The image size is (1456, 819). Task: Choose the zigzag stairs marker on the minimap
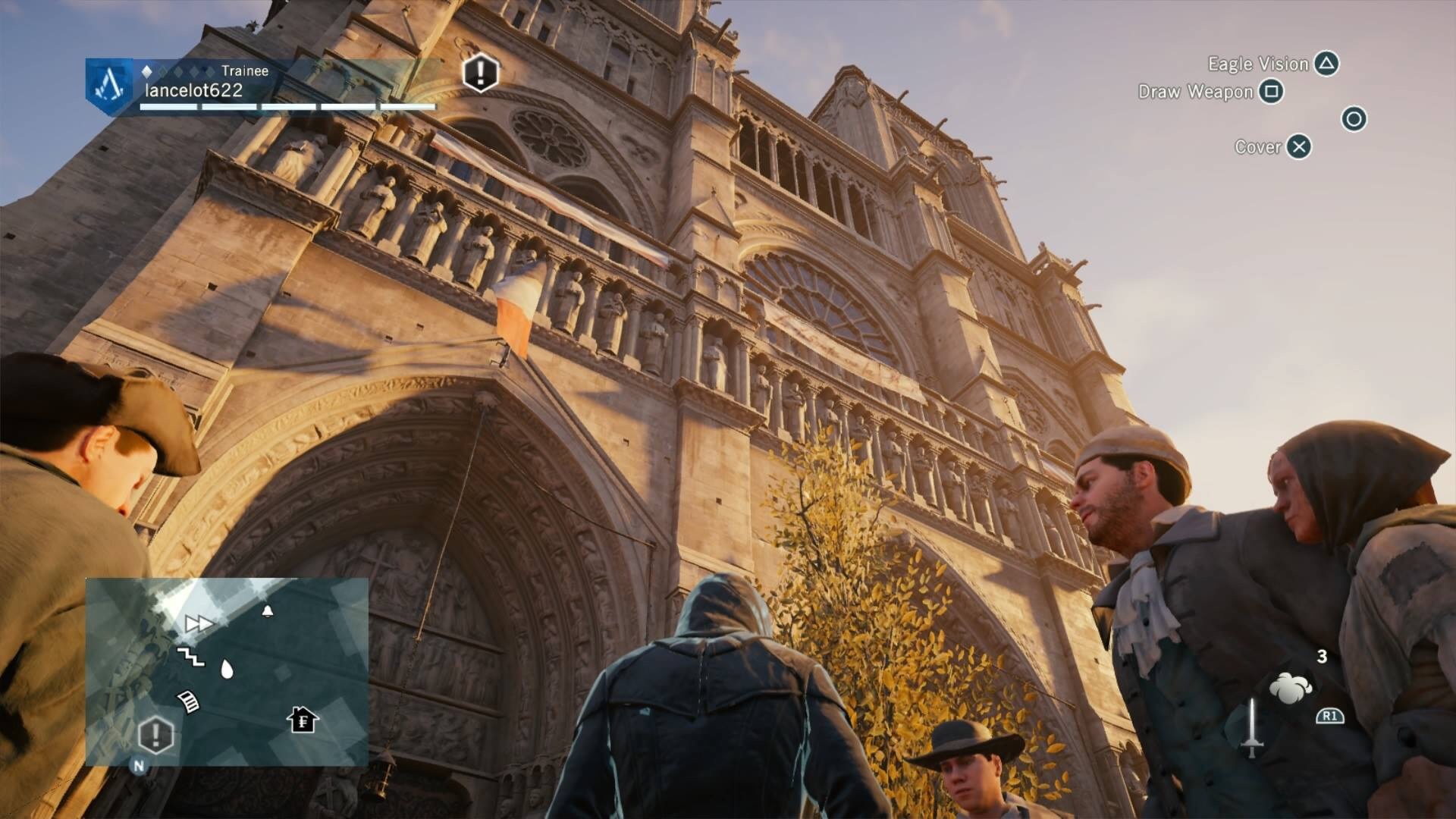[190, 656]
